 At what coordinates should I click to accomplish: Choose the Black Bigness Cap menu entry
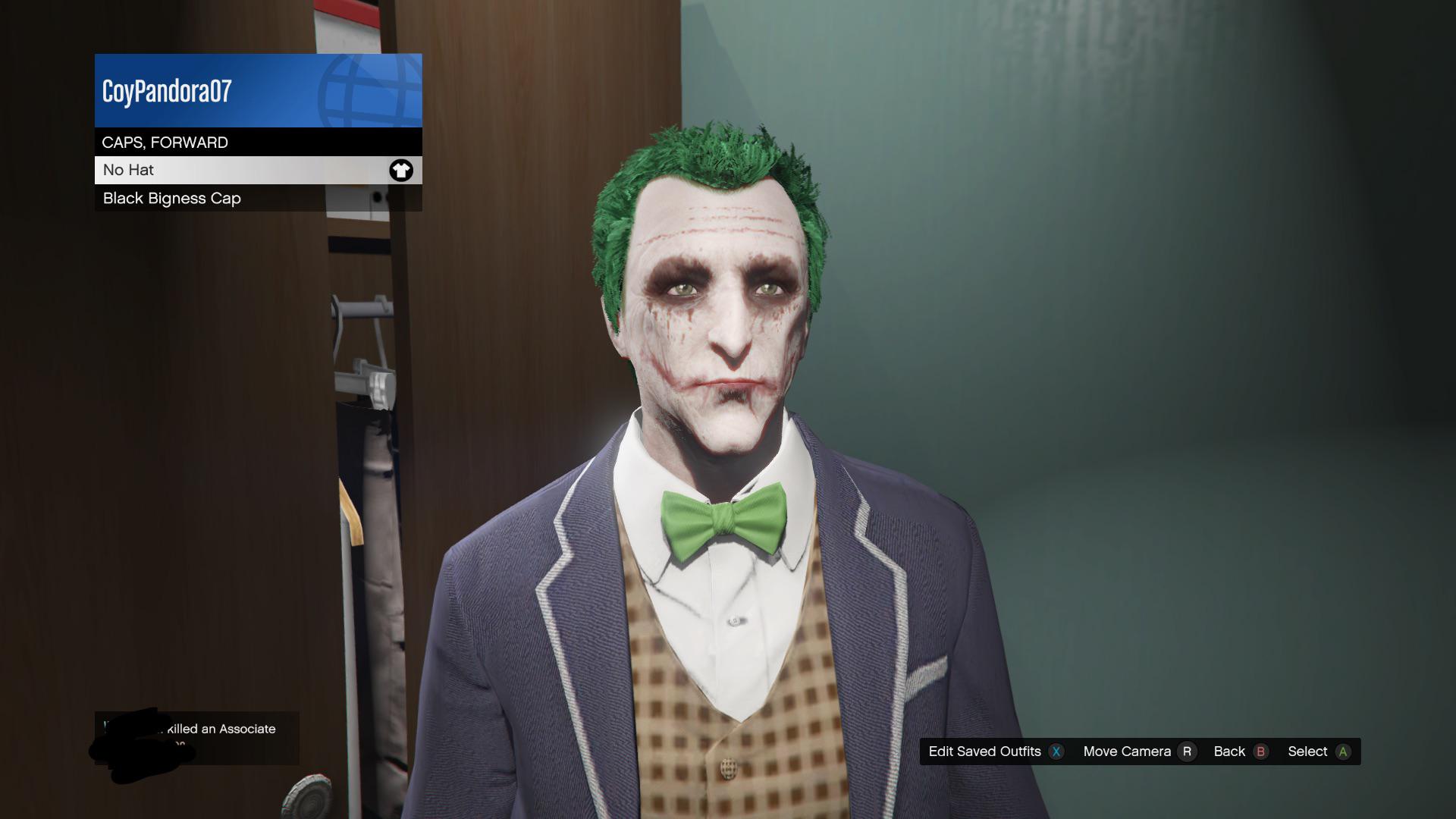click(227, 198)
